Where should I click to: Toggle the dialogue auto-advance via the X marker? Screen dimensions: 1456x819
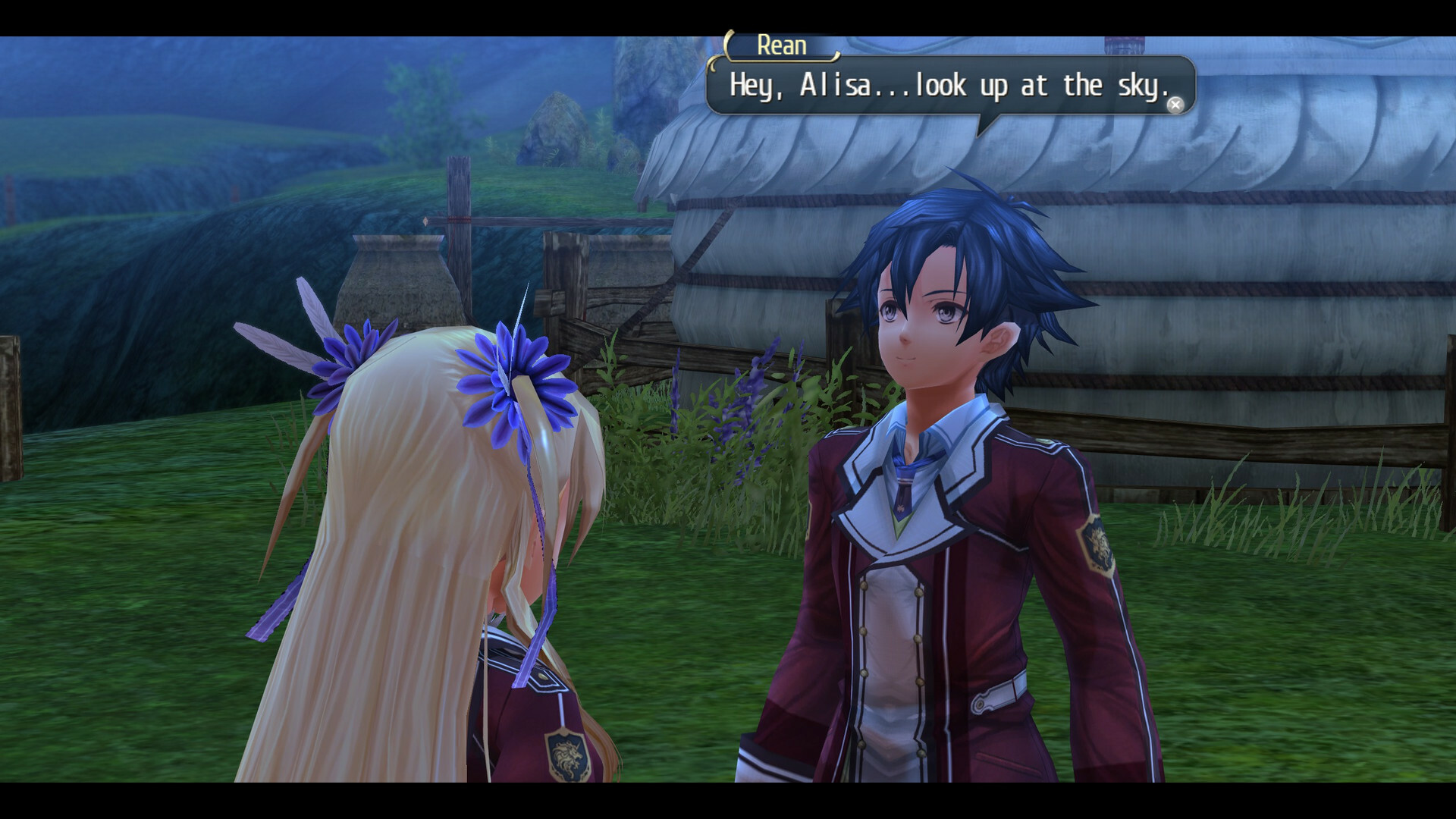pyautogui.click(x=1175, y=105)
